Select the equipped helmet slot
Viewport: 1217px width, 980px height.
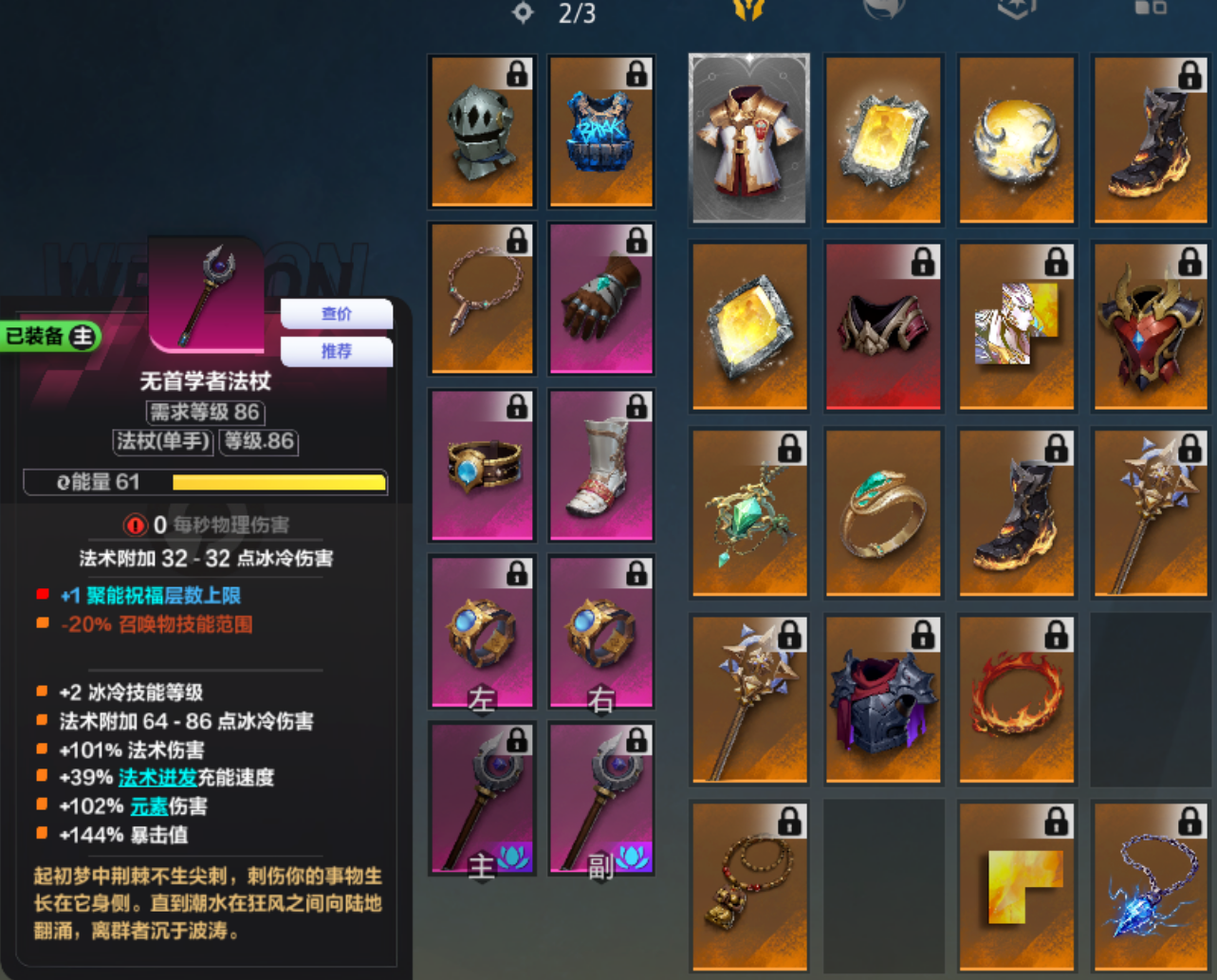[481, 133]
